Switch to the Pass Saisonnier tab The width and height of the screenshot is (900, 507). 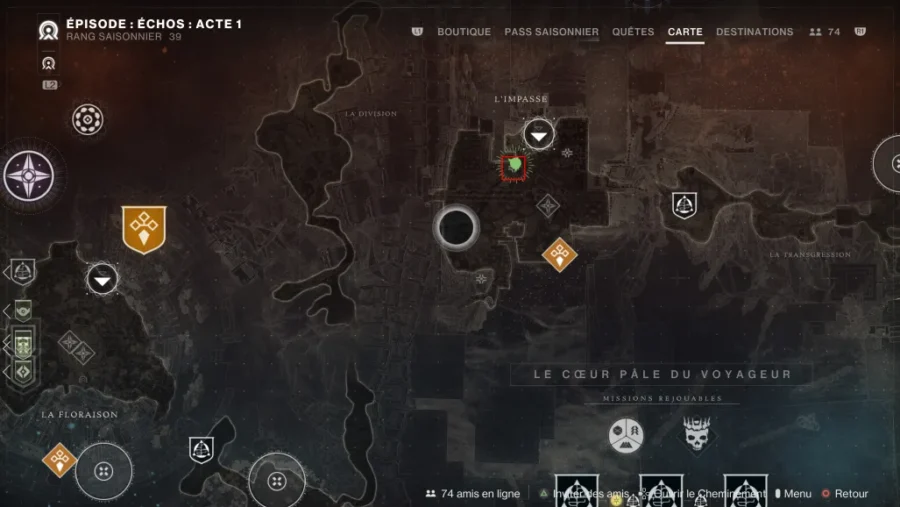click(x=551, y=32)
